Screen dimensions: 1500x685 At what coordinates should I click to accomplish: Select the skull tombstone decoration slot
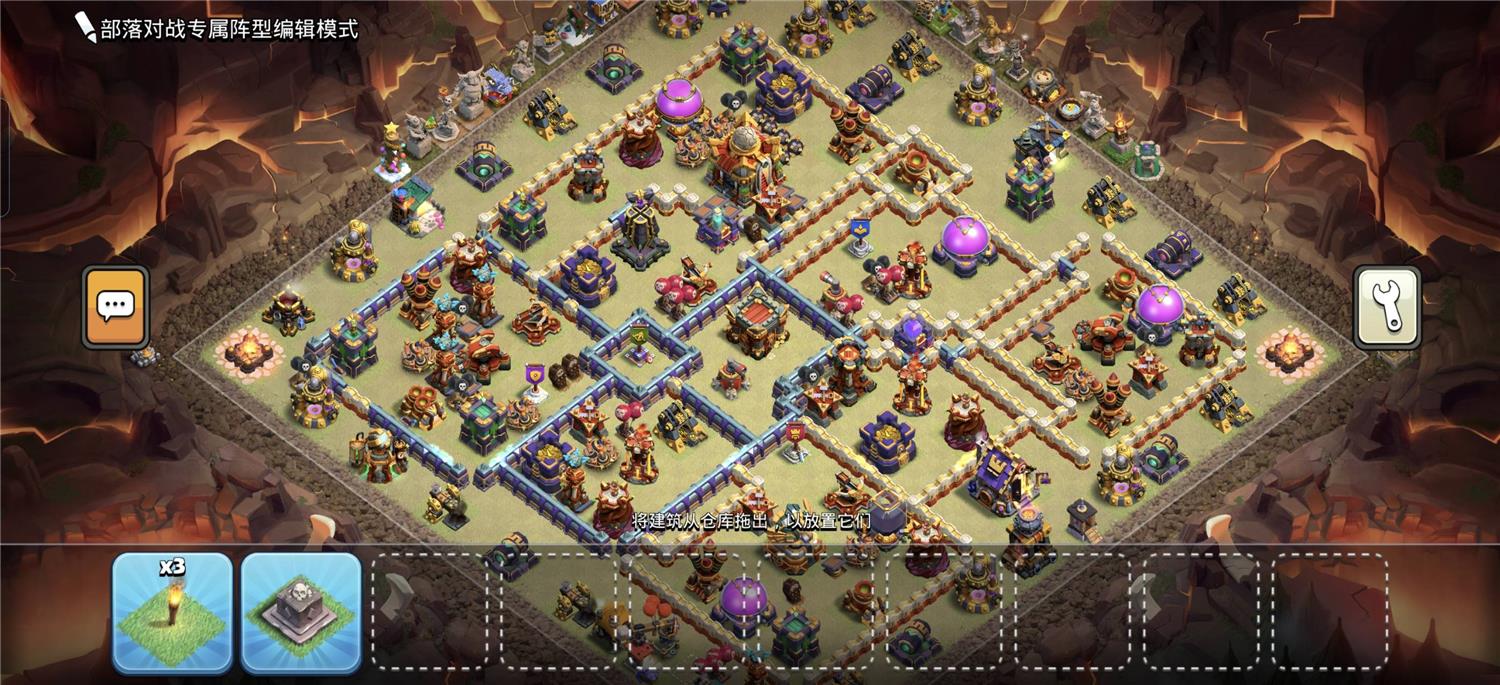[x=300, y=610]
